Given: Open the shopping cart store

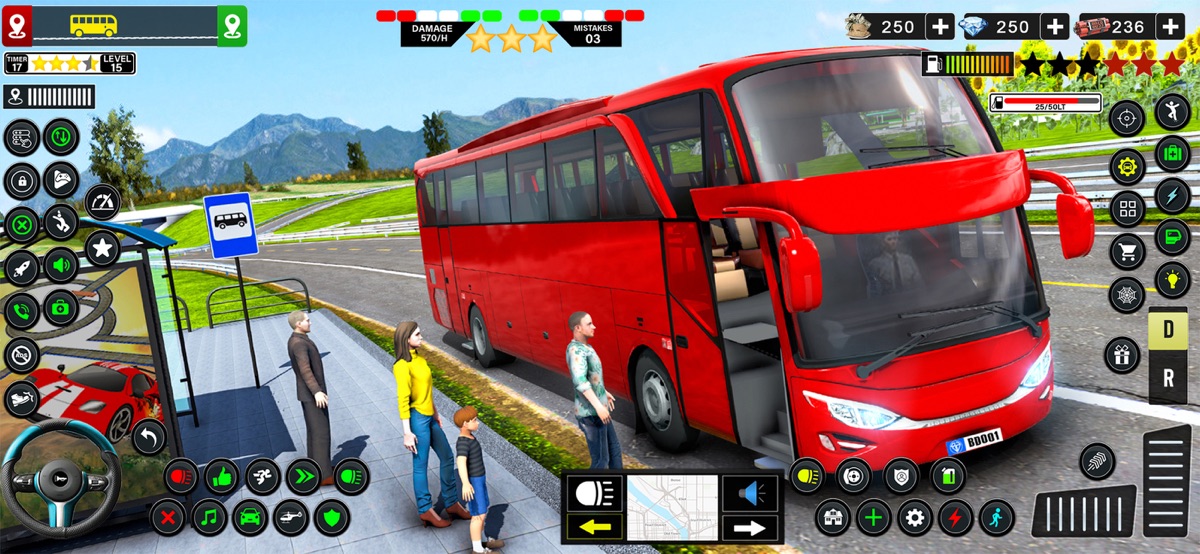Looking at the screenshot, I should [1127, 252].
